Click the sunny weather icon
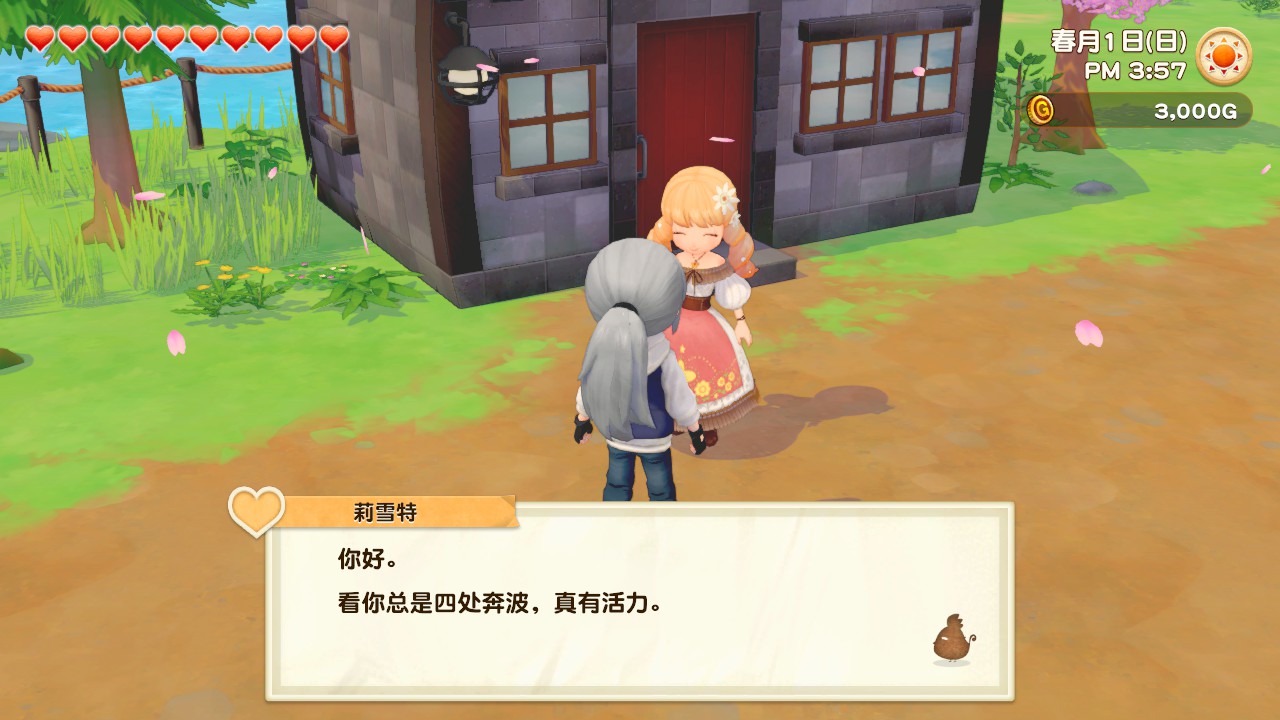Viewport: 1280px width, 720px height. click(x=1226, y=57)
